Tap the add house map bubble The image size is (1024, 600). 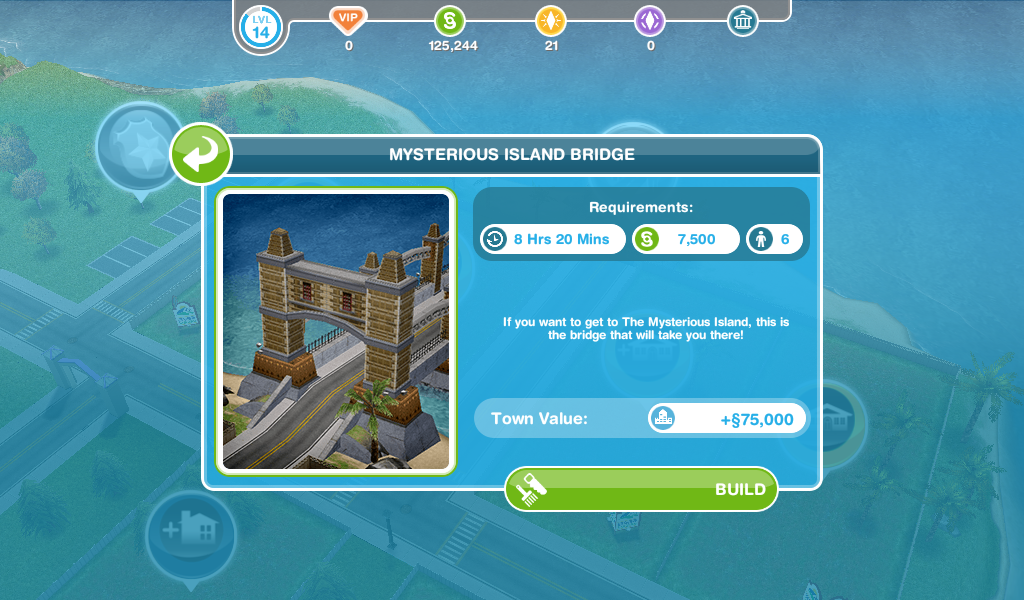point(190,532)
